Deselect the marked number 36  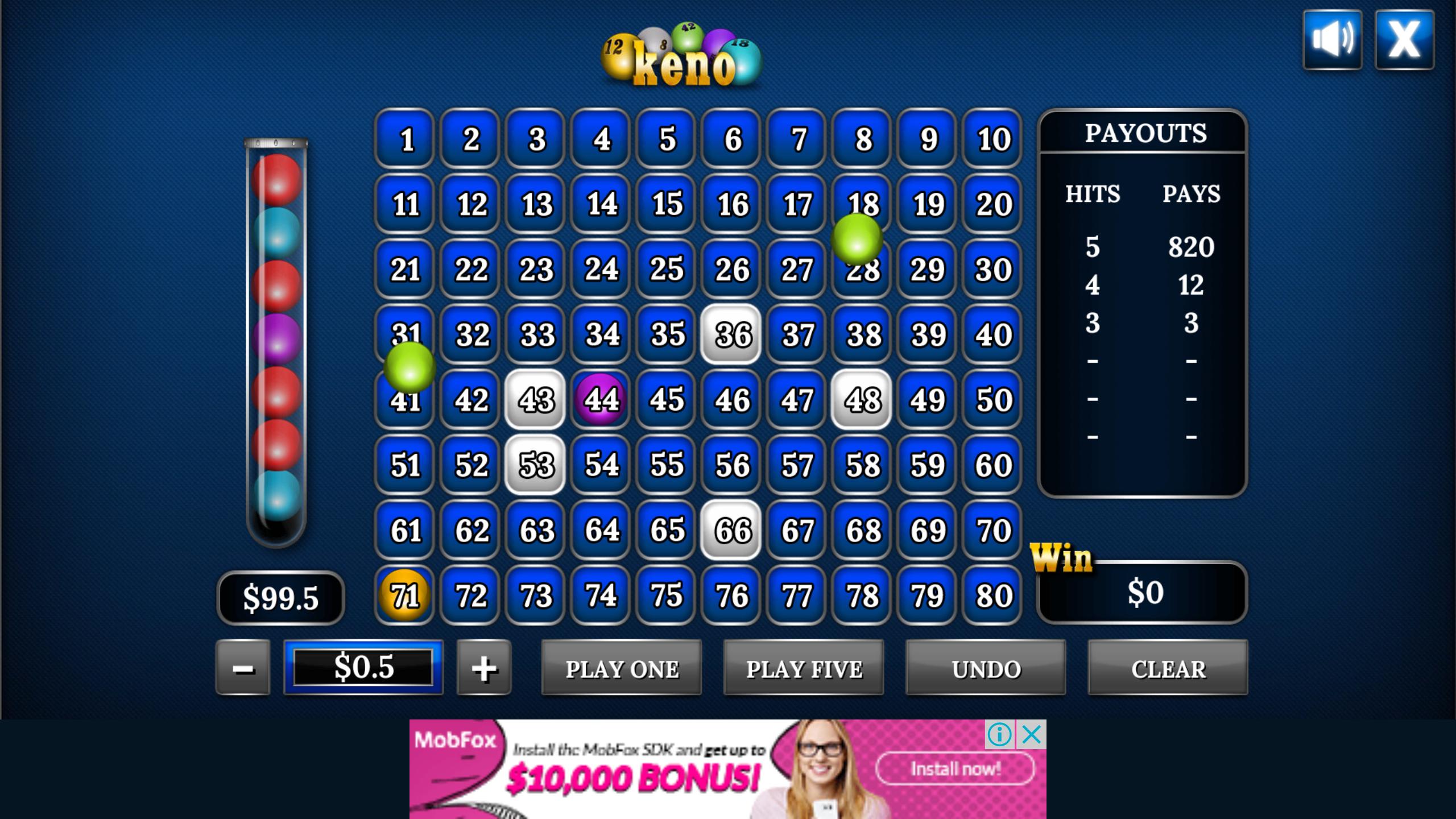(732, 336)
